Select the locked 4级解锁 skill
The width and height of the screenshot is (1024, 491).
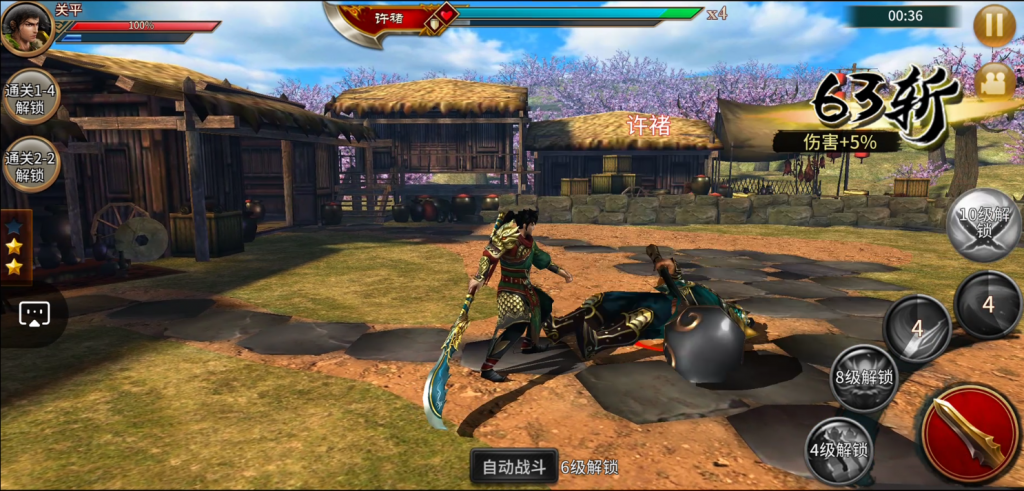(838, 449)
